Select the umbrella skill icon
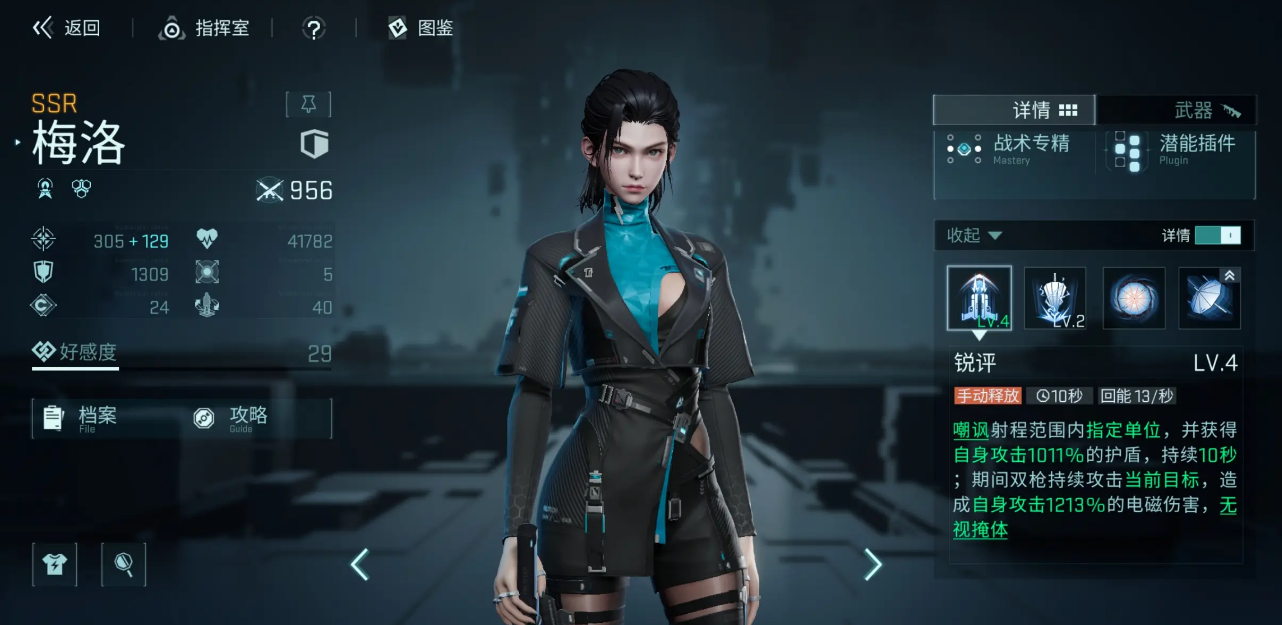Viewport: 1282px width, 625px height. coord(1210,298)
